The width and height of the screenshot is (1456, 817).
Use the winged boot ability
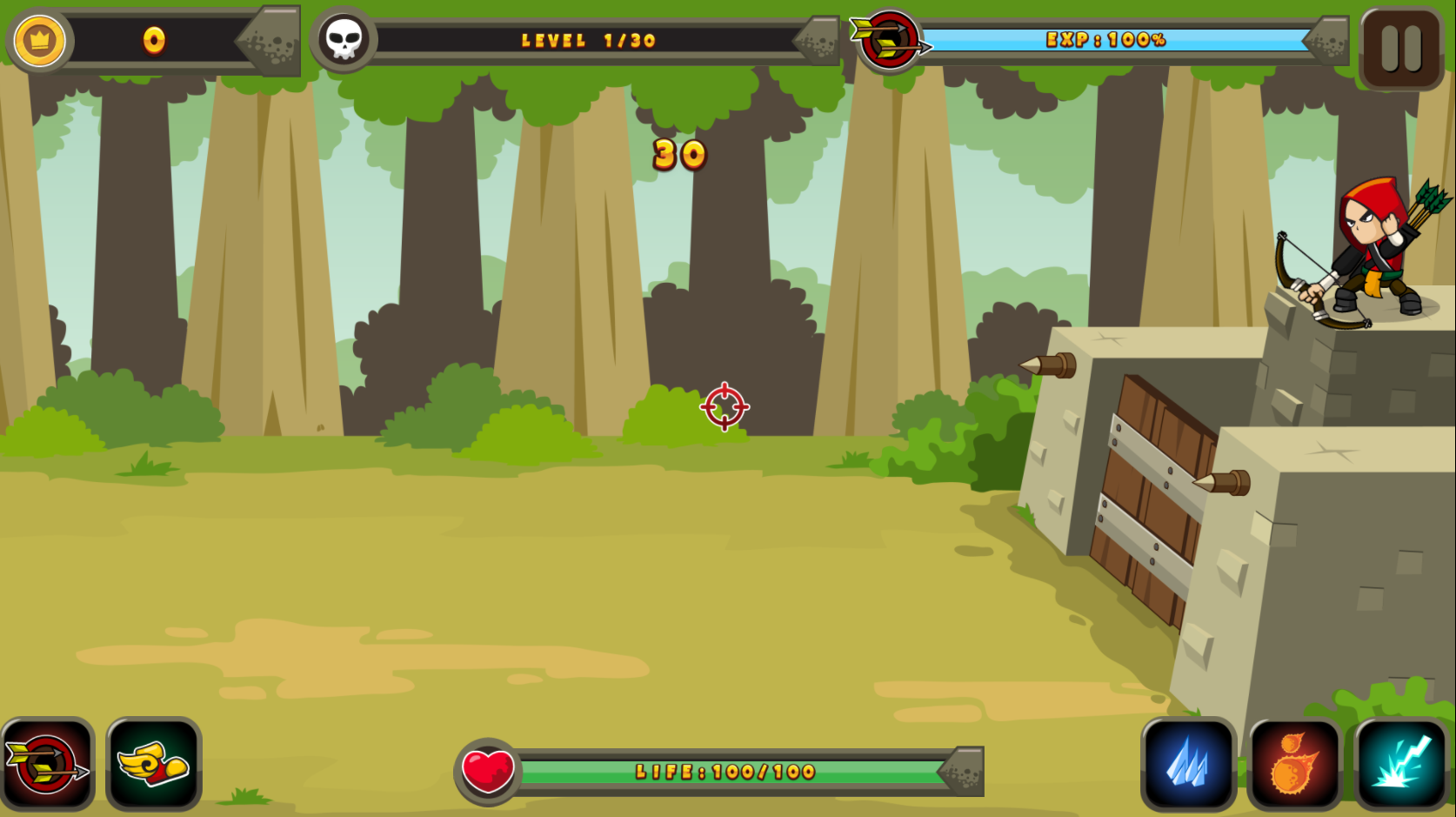(x=154, y=766)
